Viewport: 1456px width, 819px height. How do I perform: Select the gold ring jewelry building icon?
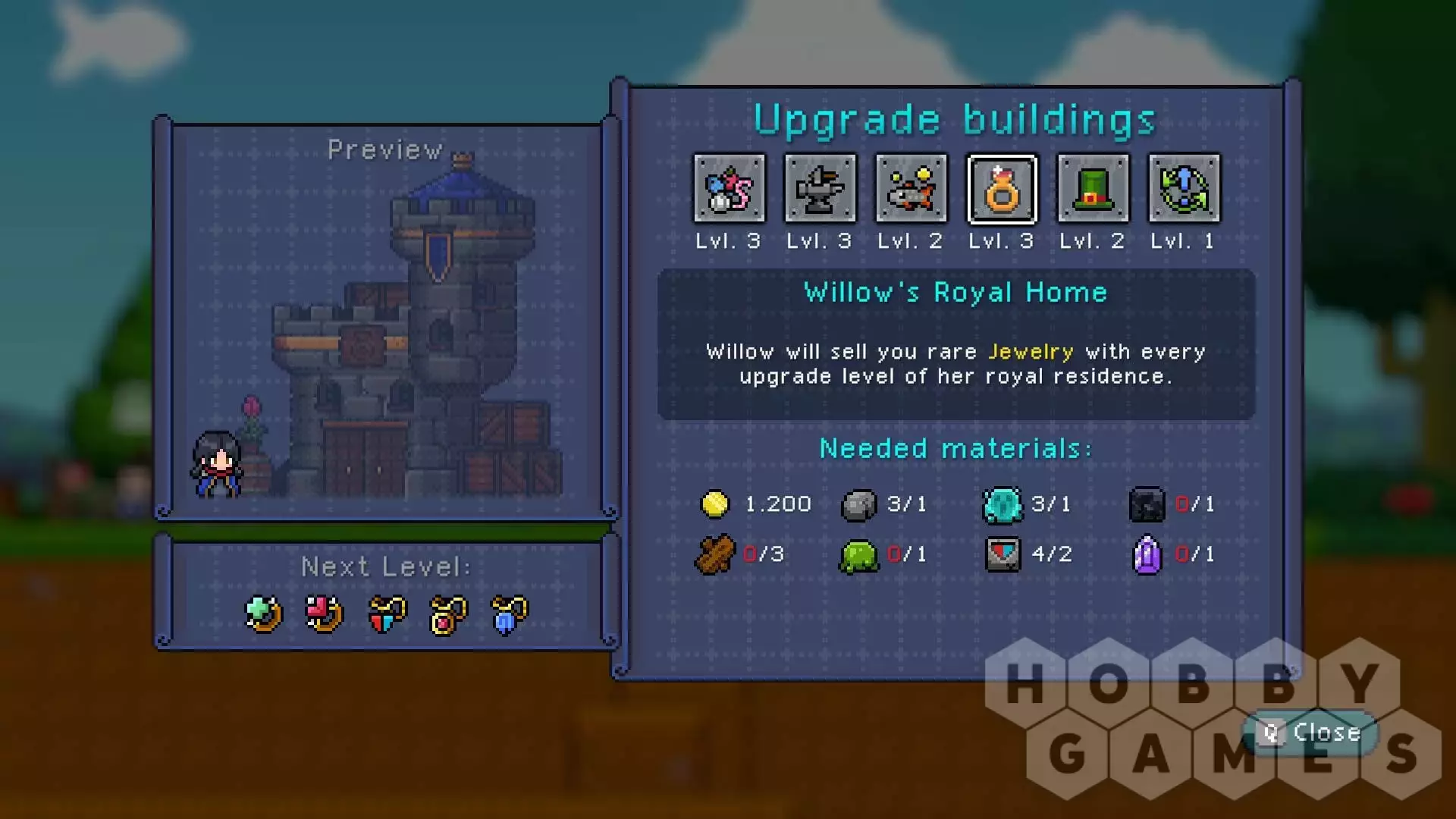pos(1002,189)
